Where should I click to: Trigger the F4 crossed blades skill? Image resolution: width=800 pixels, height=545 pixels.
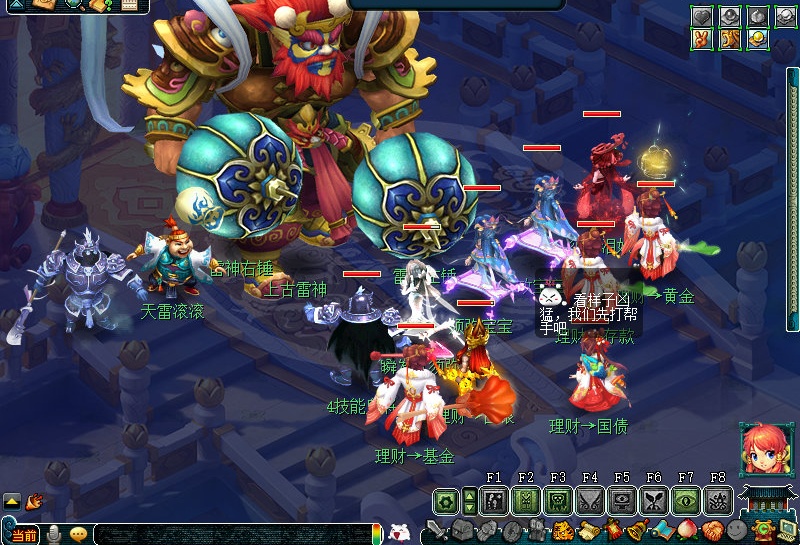pyautogui.click(x=590, y=500)
